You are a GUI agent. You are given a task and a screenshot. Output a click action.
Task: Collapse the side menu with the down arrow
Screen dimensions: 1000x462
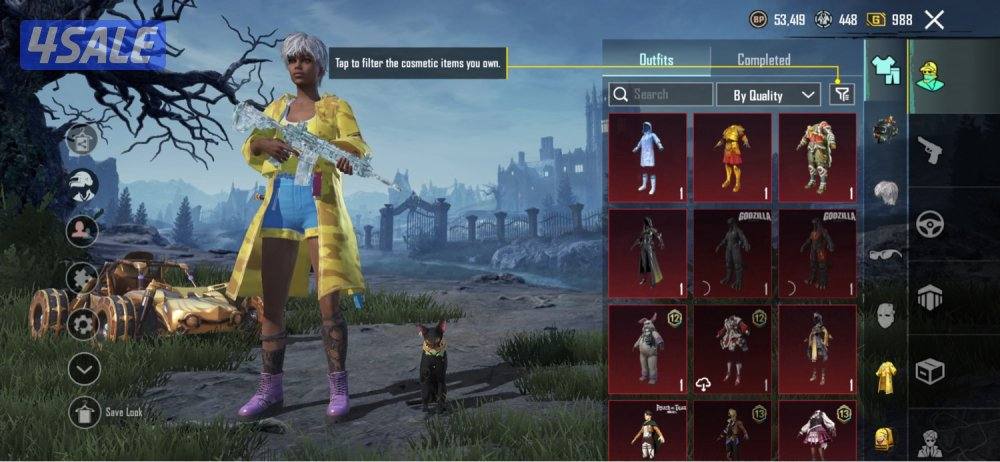coord(84,369)
